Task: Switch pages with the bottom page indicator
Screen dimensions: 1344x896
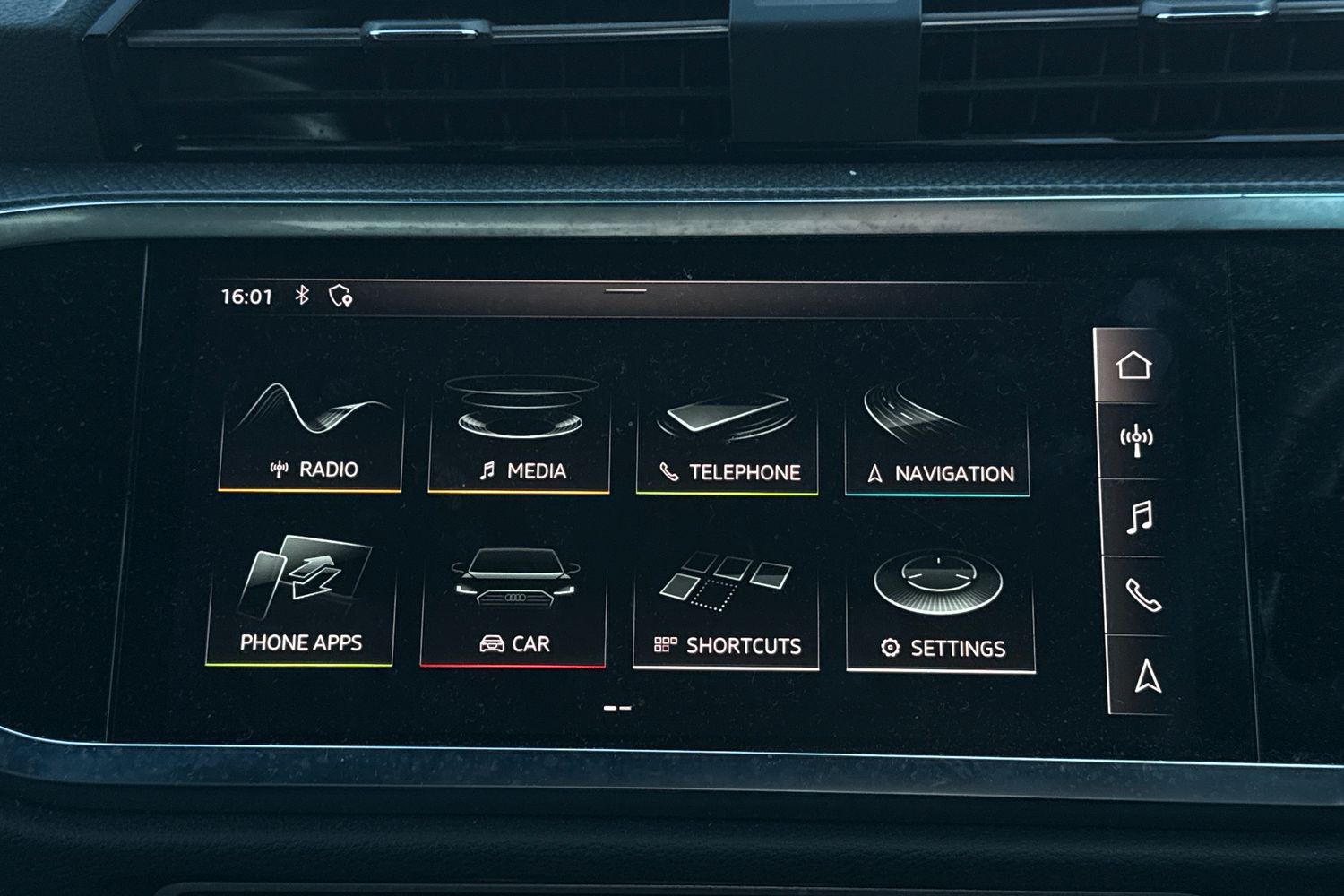Action: pos(617,708)
